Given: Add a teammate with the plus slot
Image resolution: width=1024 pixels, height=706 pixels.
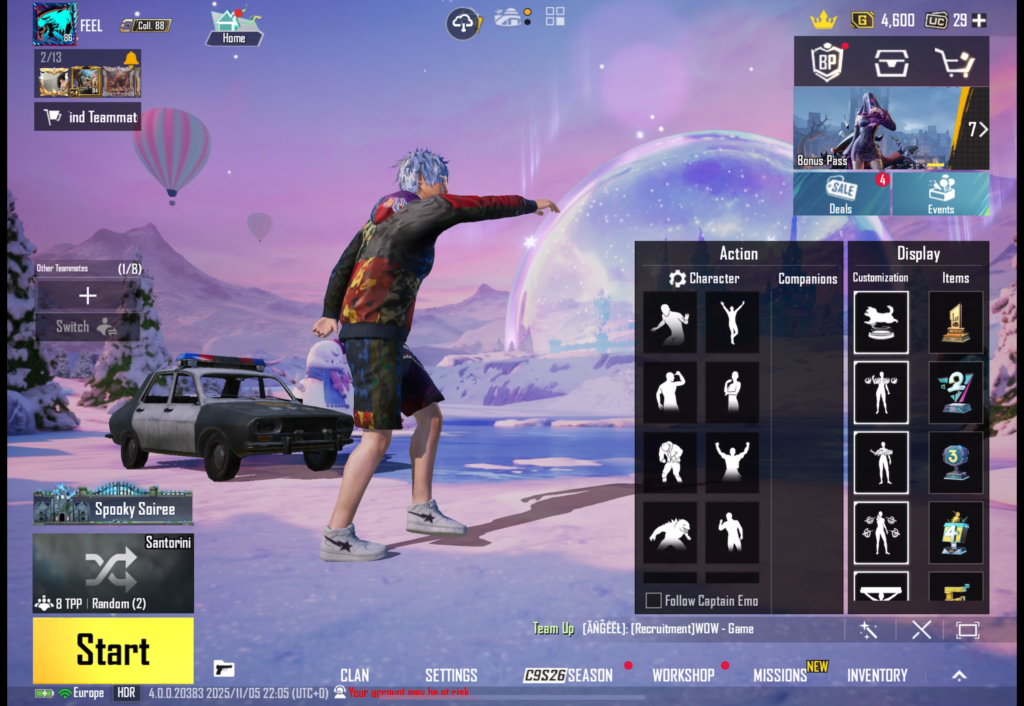Looking at the screenshot, I should coord(88,295).
